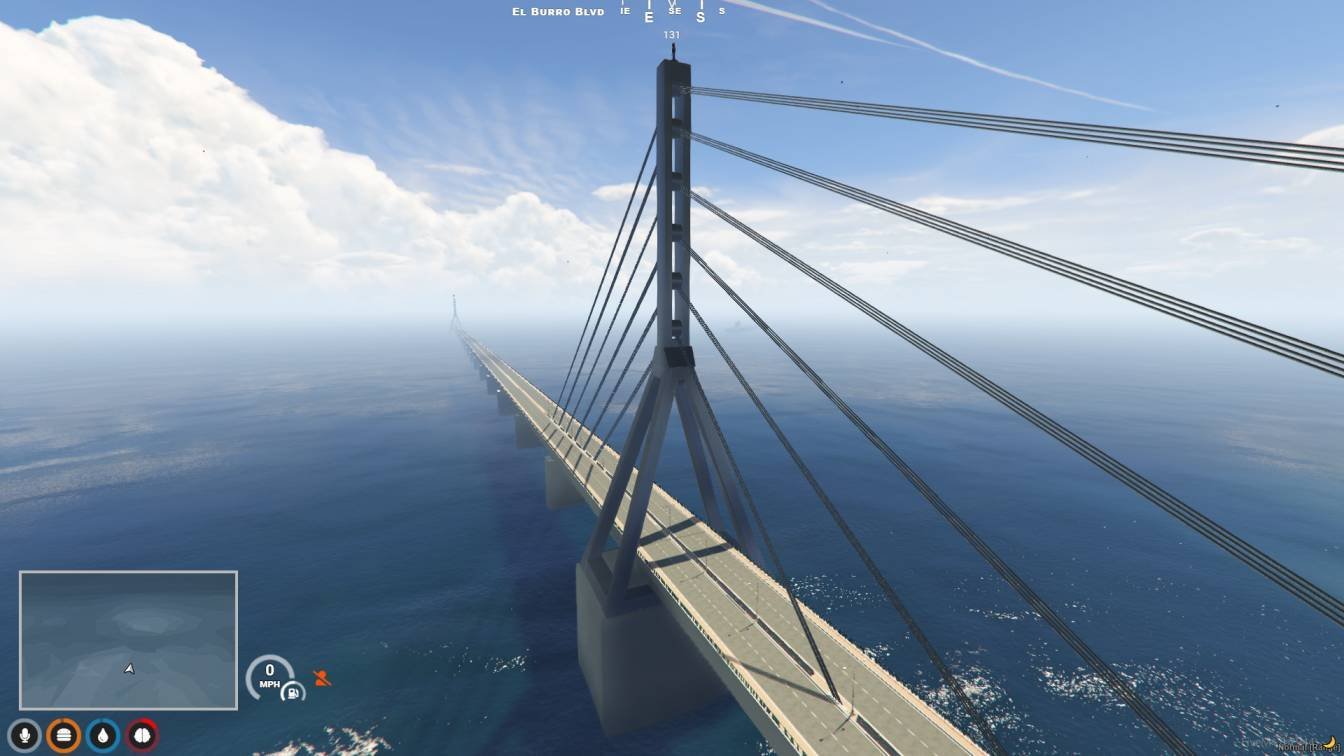Click the brain stress status icon

pyautogui.click(x=142, y=736)
